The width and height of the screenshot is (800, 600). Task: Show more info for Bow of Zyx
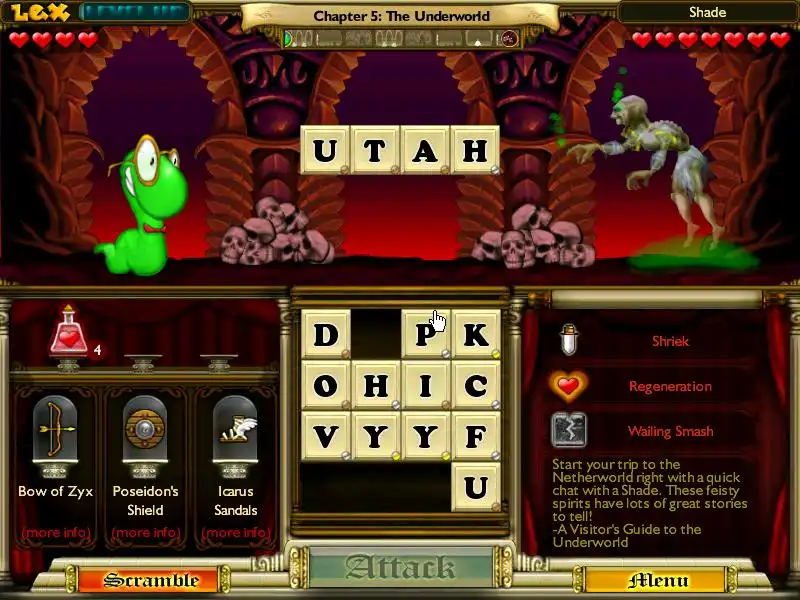point(55,532)
